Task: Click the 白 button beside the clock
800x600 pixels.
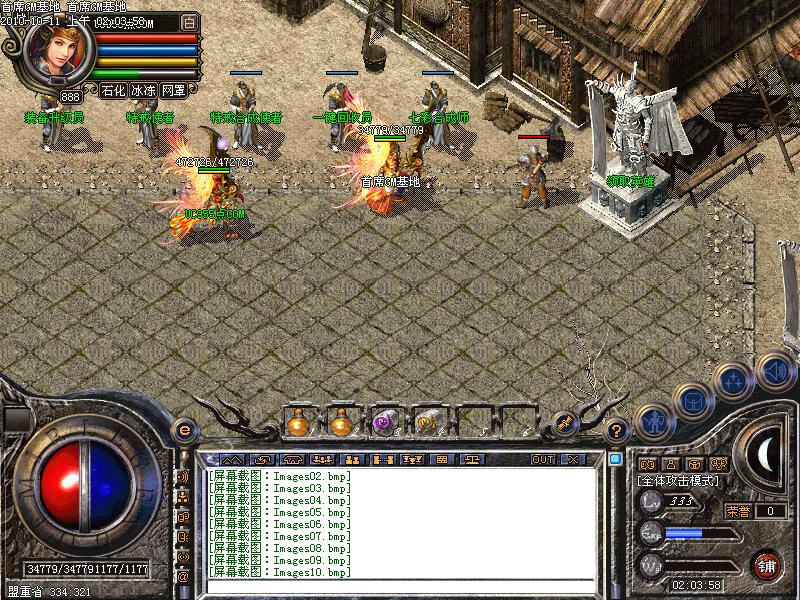Action: (190, 21)
